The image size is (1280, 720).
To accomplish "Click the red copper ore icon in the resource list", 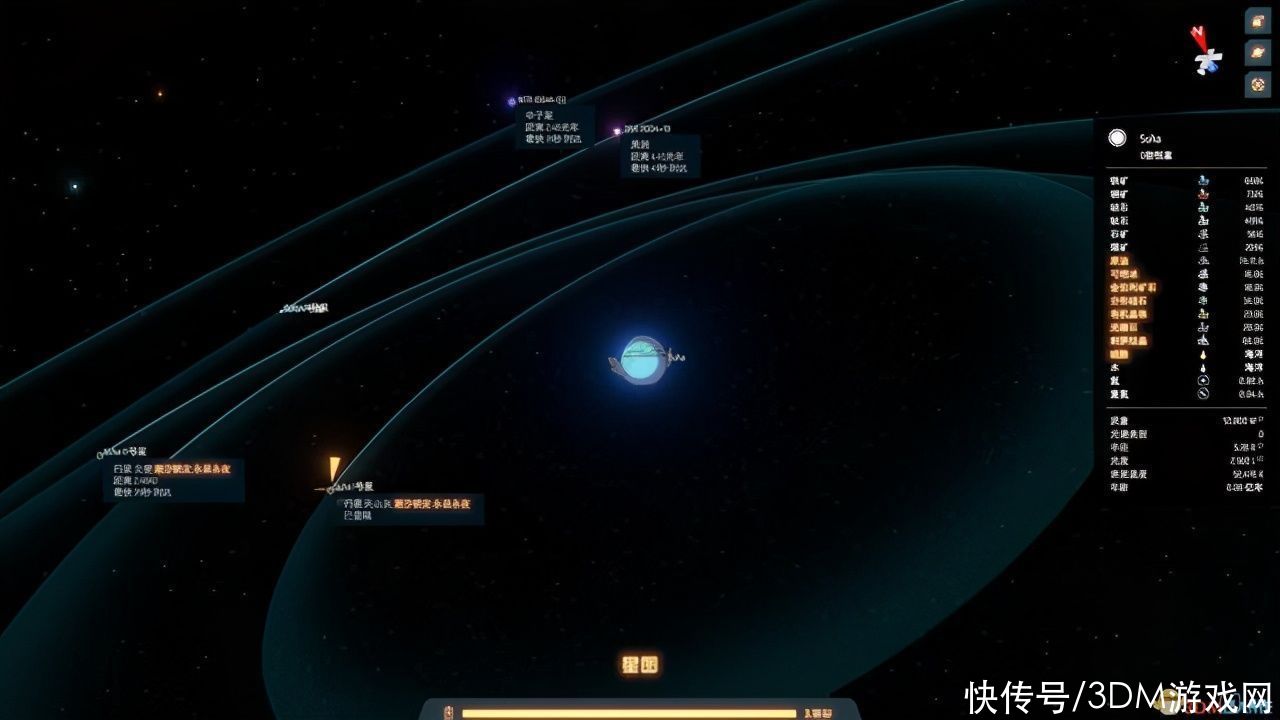I will coord(1203,194).
